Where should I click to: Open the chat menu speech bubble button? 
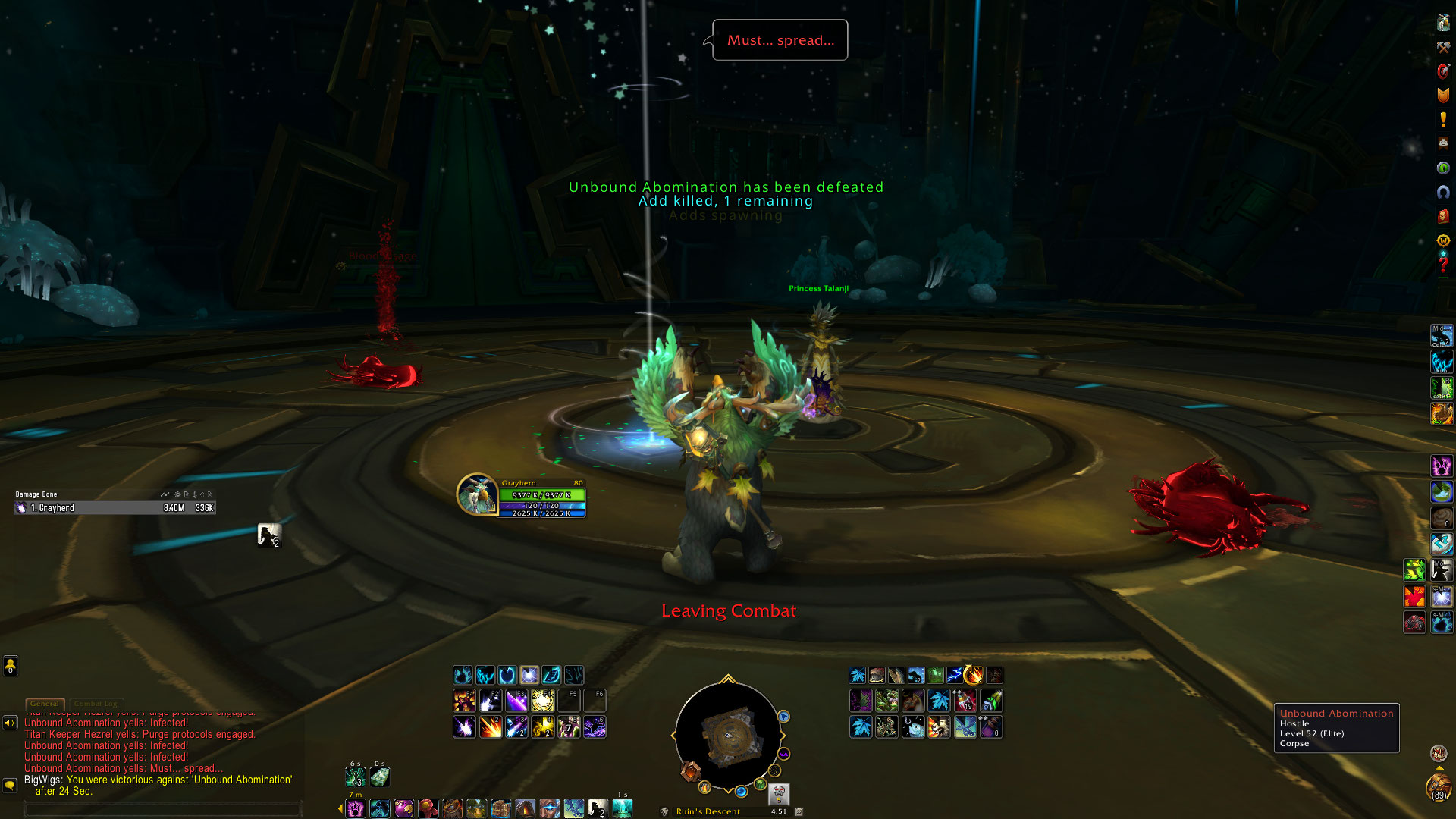10,785
